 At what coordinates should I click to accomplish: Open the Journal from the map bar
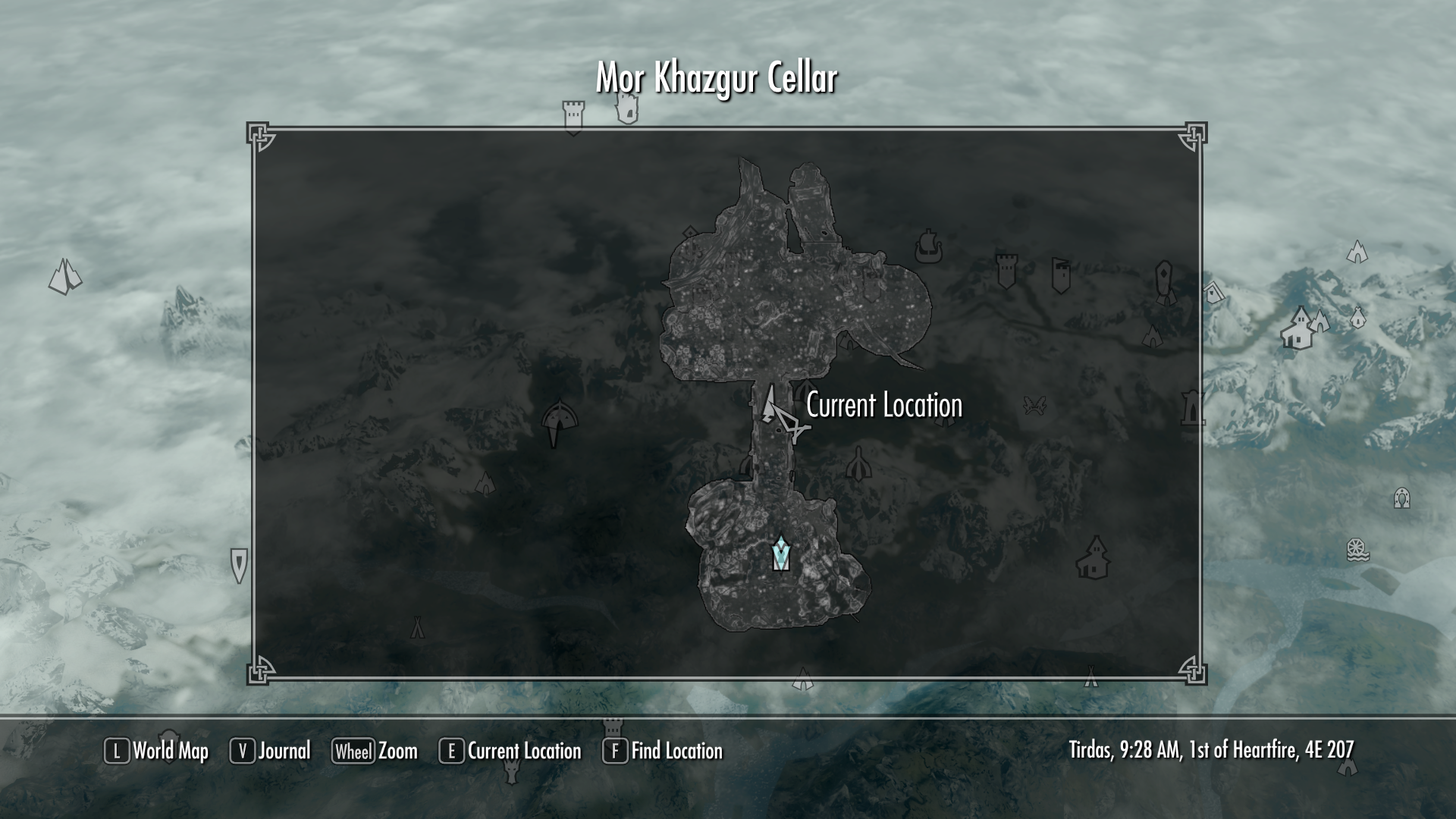tap(271, 751)
